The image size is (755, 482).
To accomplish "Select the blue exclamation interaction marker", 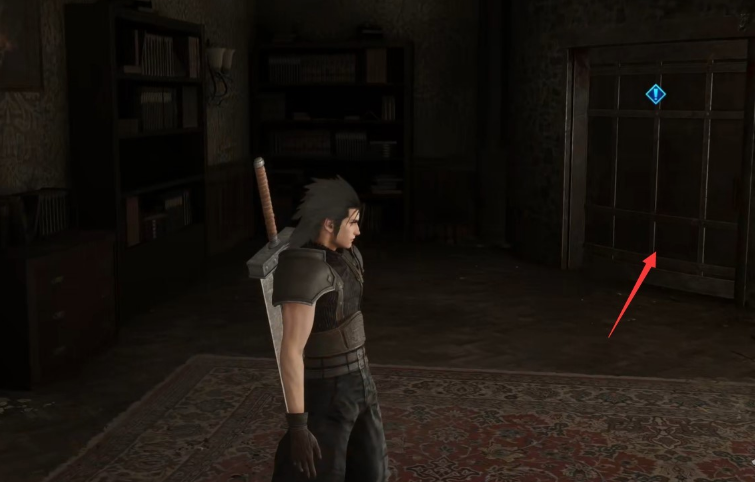I will pos(655,95).
